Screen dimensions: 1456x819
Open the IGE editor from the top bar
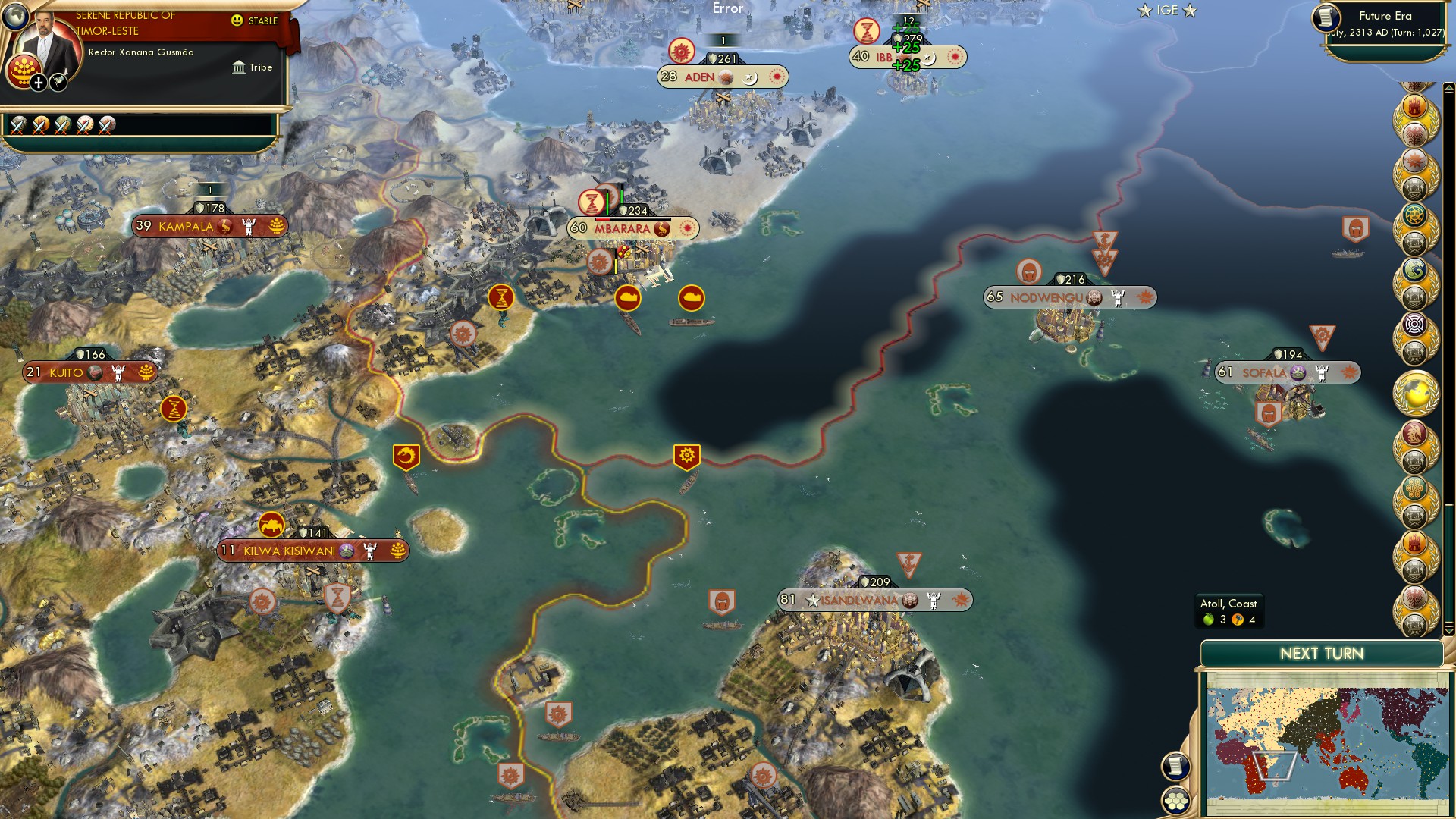point(1166,10)
